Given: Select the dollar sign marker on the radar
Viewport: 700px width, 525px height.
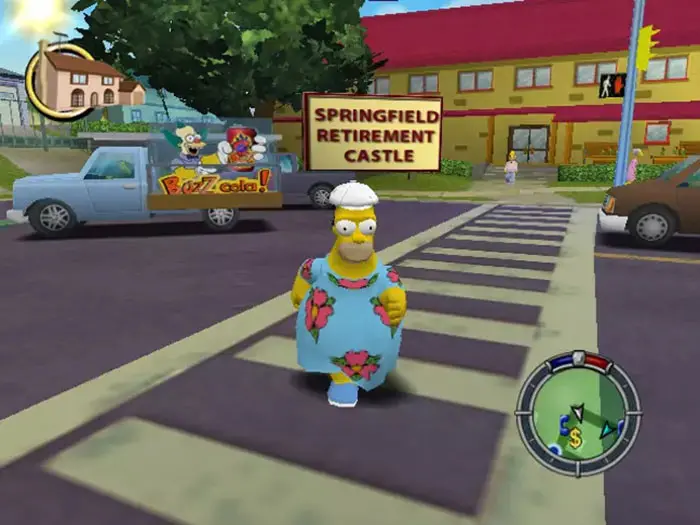Looking at the screenshot, I should point(575,438).
